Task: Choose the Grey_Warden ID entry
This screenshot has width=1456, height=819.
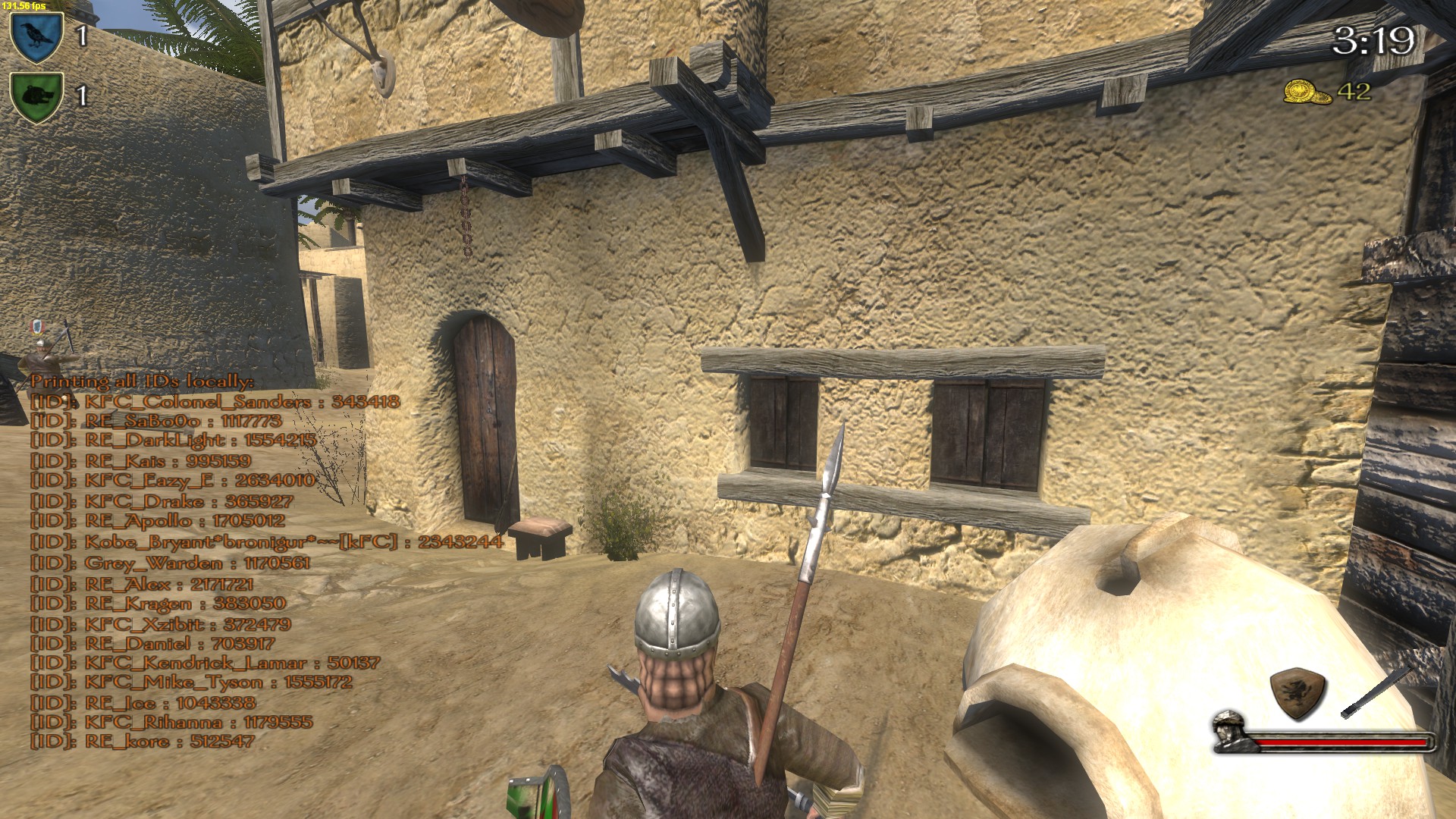Action: pos(171,563)
